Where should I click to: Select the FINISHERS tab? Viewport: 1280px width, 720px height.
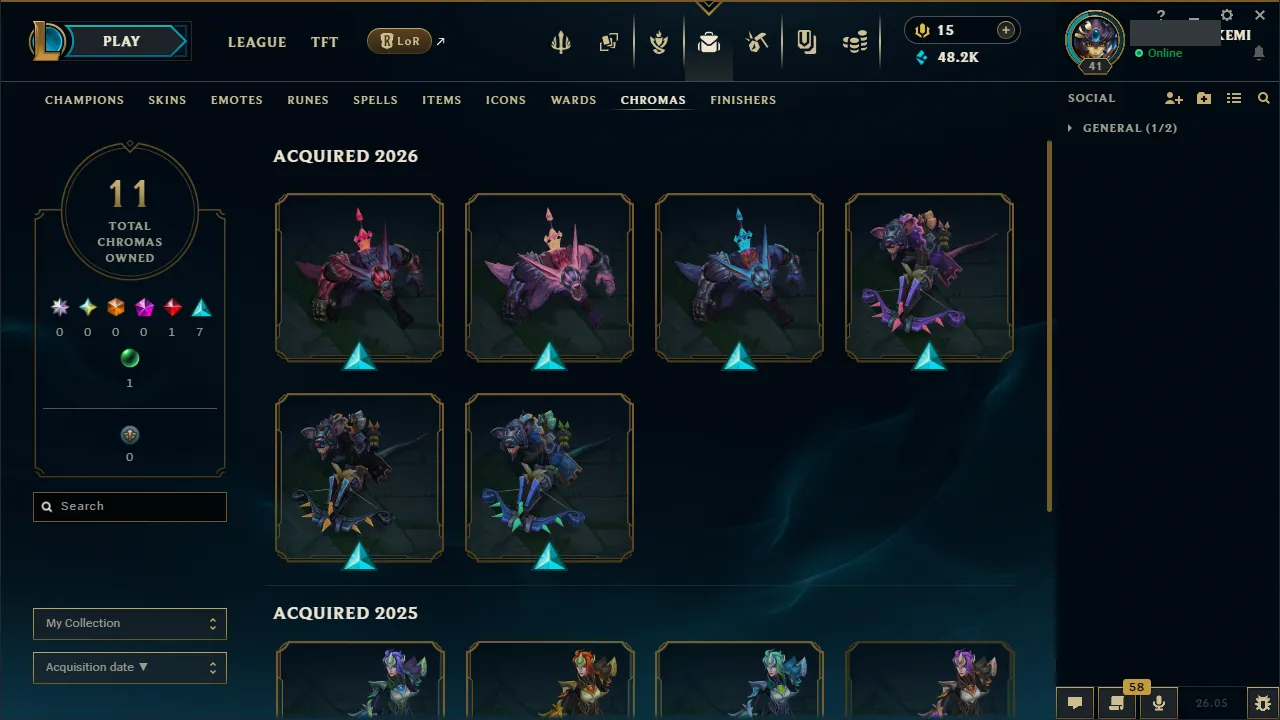[742, 100]
